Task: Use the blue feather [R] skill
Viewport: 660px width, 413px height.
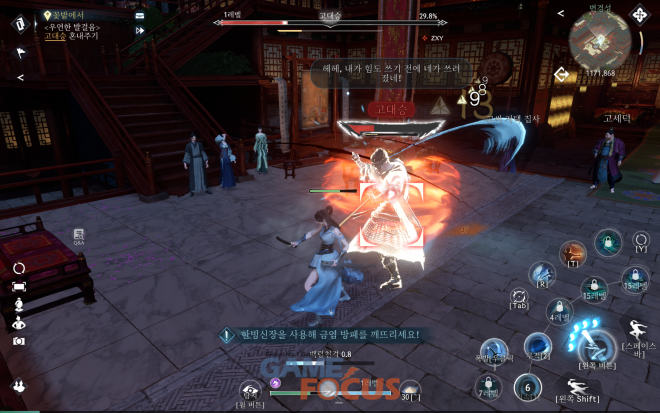Action: coord(541,274)
